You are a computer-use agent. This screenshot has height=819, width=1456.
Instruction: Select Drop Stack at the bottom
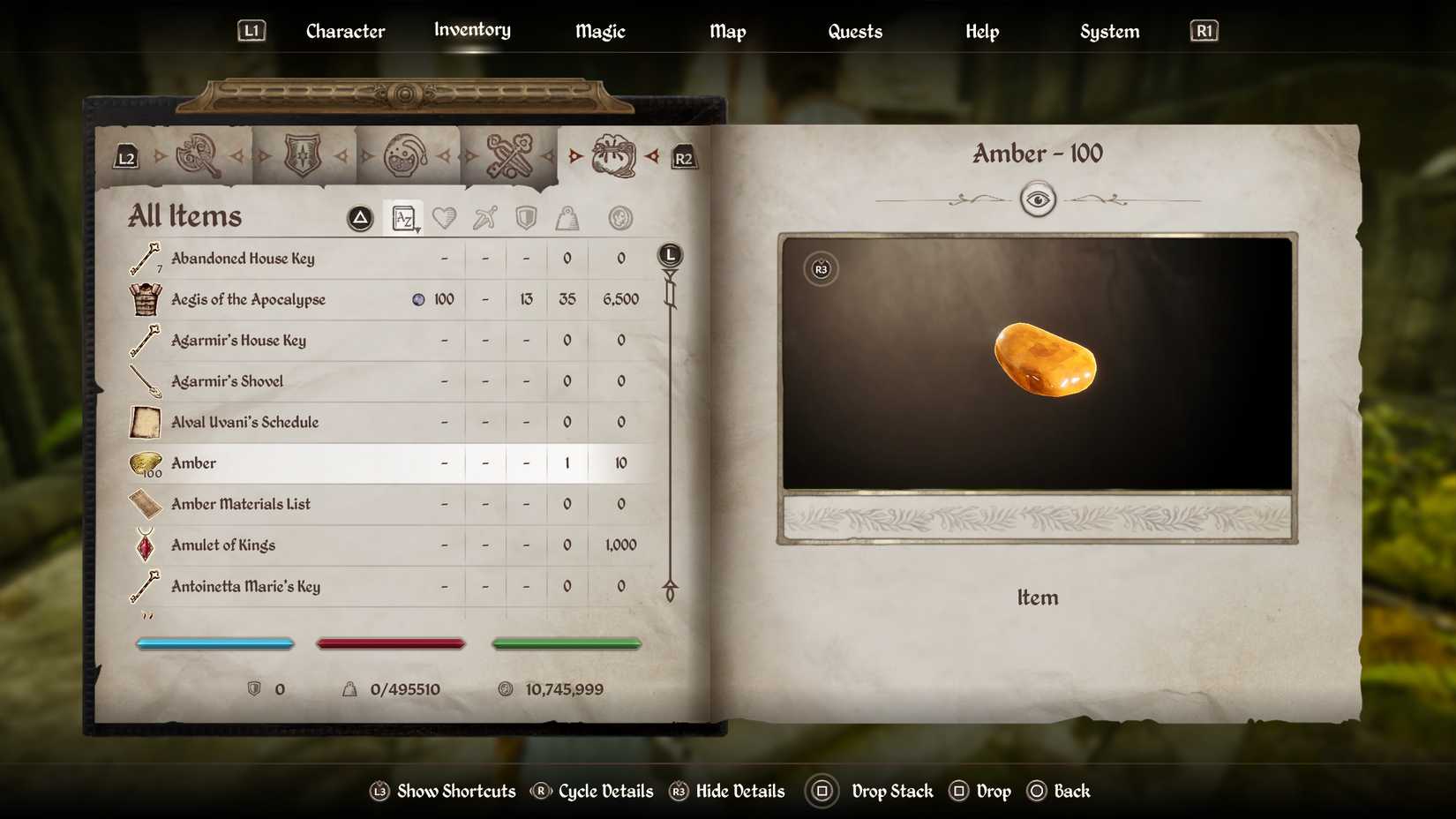coord(891,791)
